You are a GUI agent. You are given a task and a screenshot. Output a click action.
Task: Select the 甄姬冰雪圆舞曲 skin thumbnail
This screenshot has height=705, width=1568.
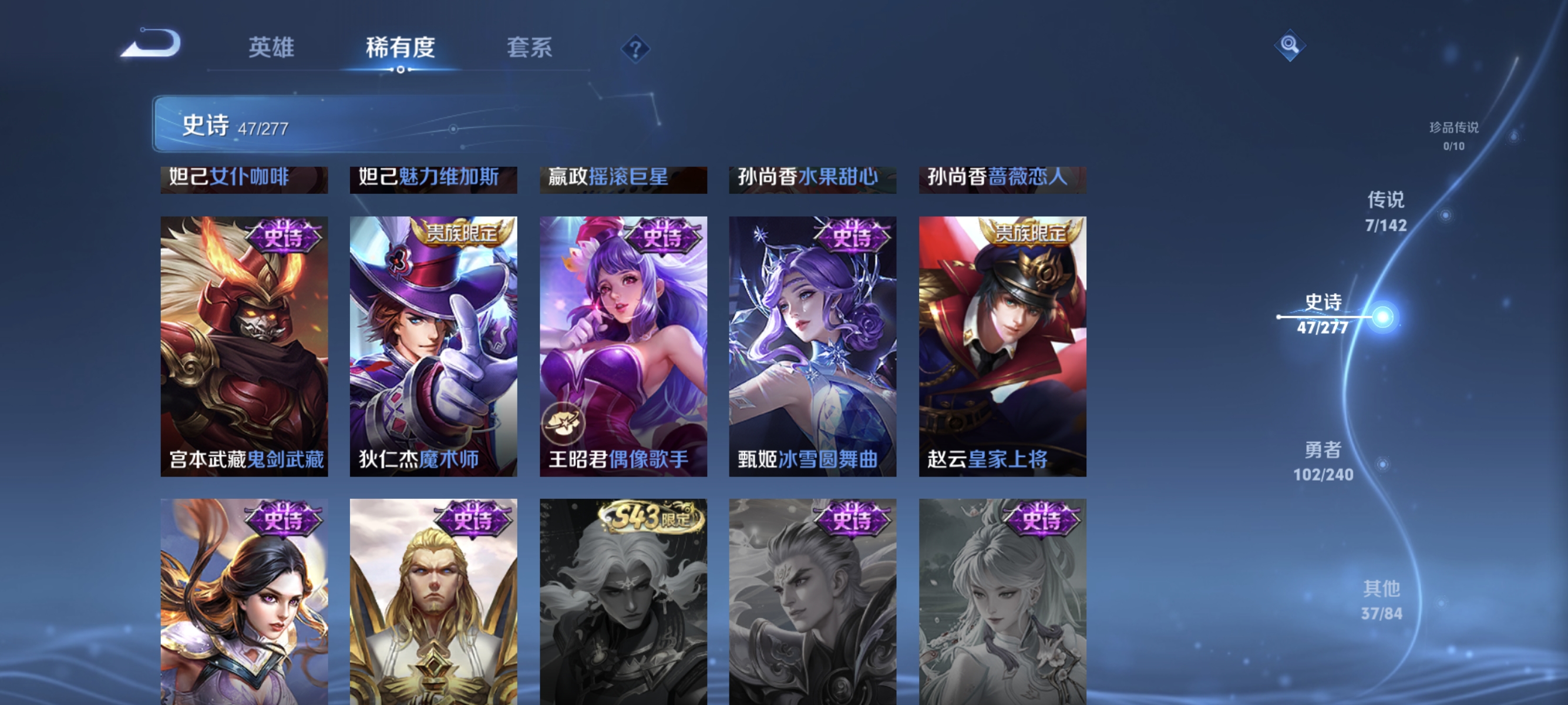812,347
